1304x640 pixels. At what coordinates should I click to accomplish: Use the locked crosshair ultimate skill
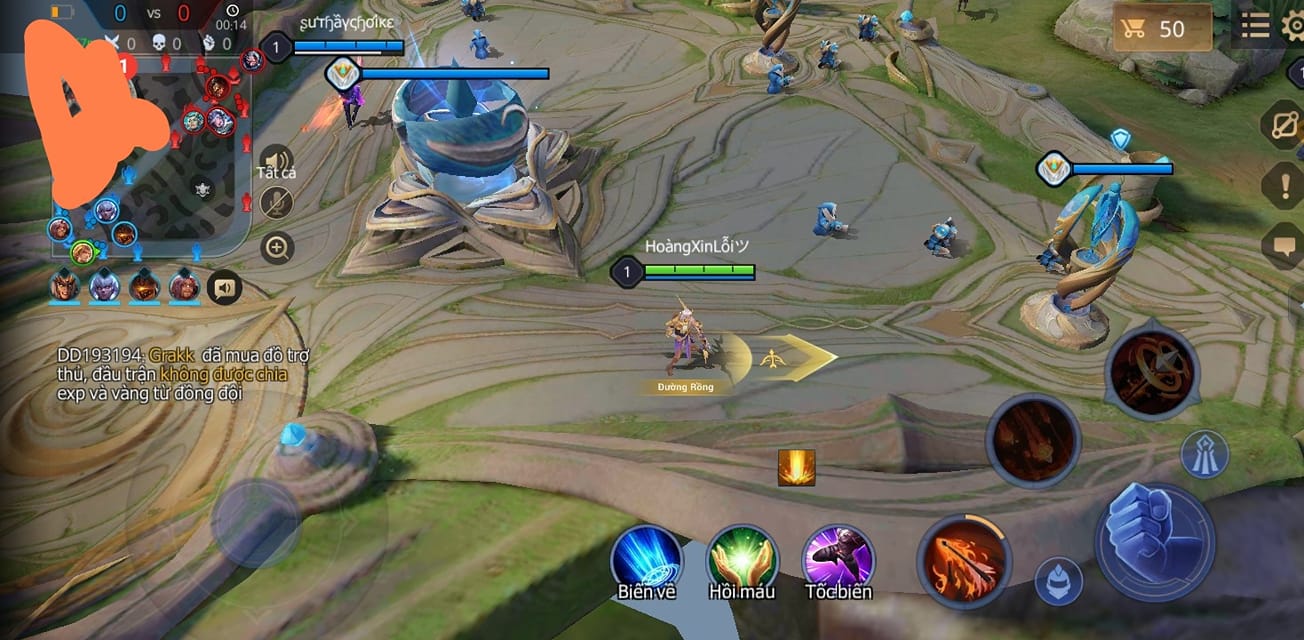point(1152,372)
